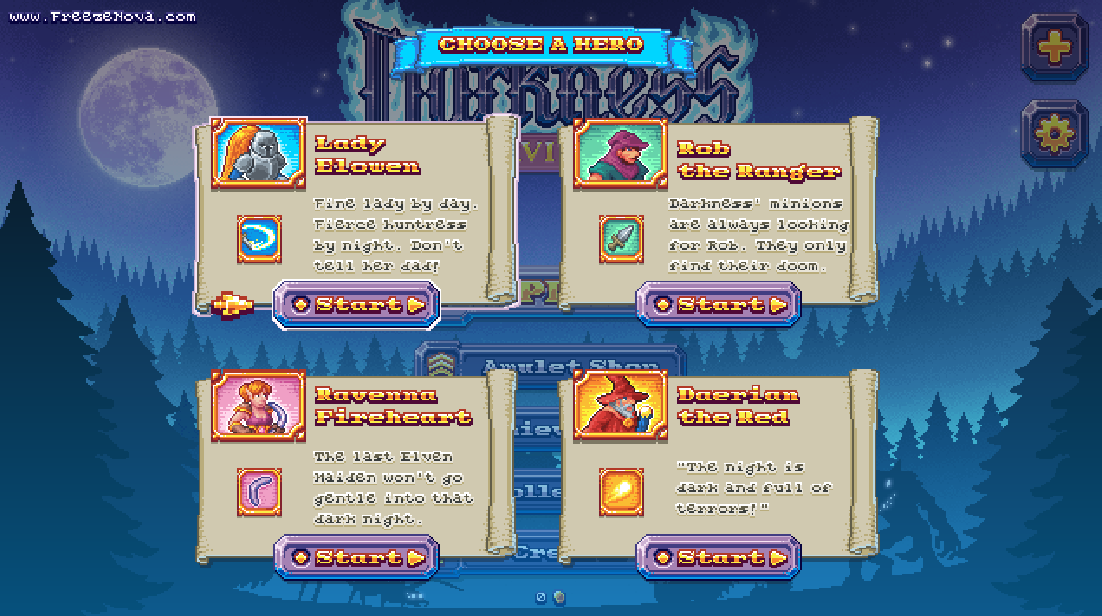The width and height of the screenshot is (1102, 616).
Task: Select Rob the Ranger's hooded portrait
Action: pos(620,153)
